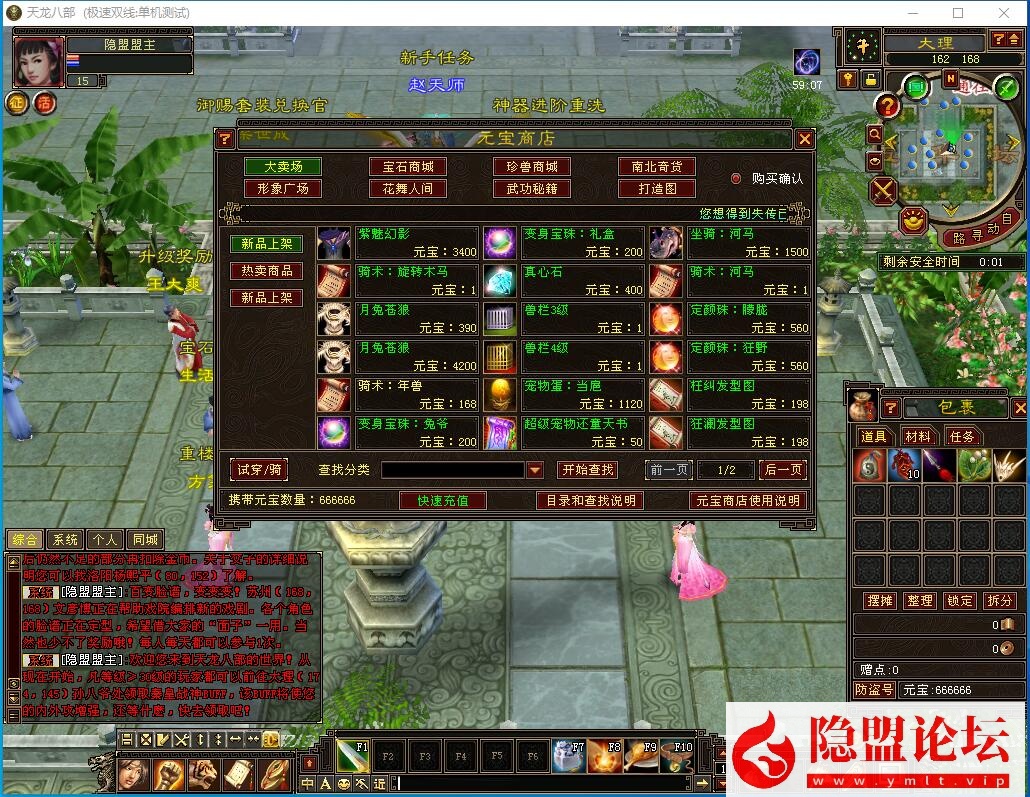Select the 热卖商品 side category

click(x=267, y=271)
